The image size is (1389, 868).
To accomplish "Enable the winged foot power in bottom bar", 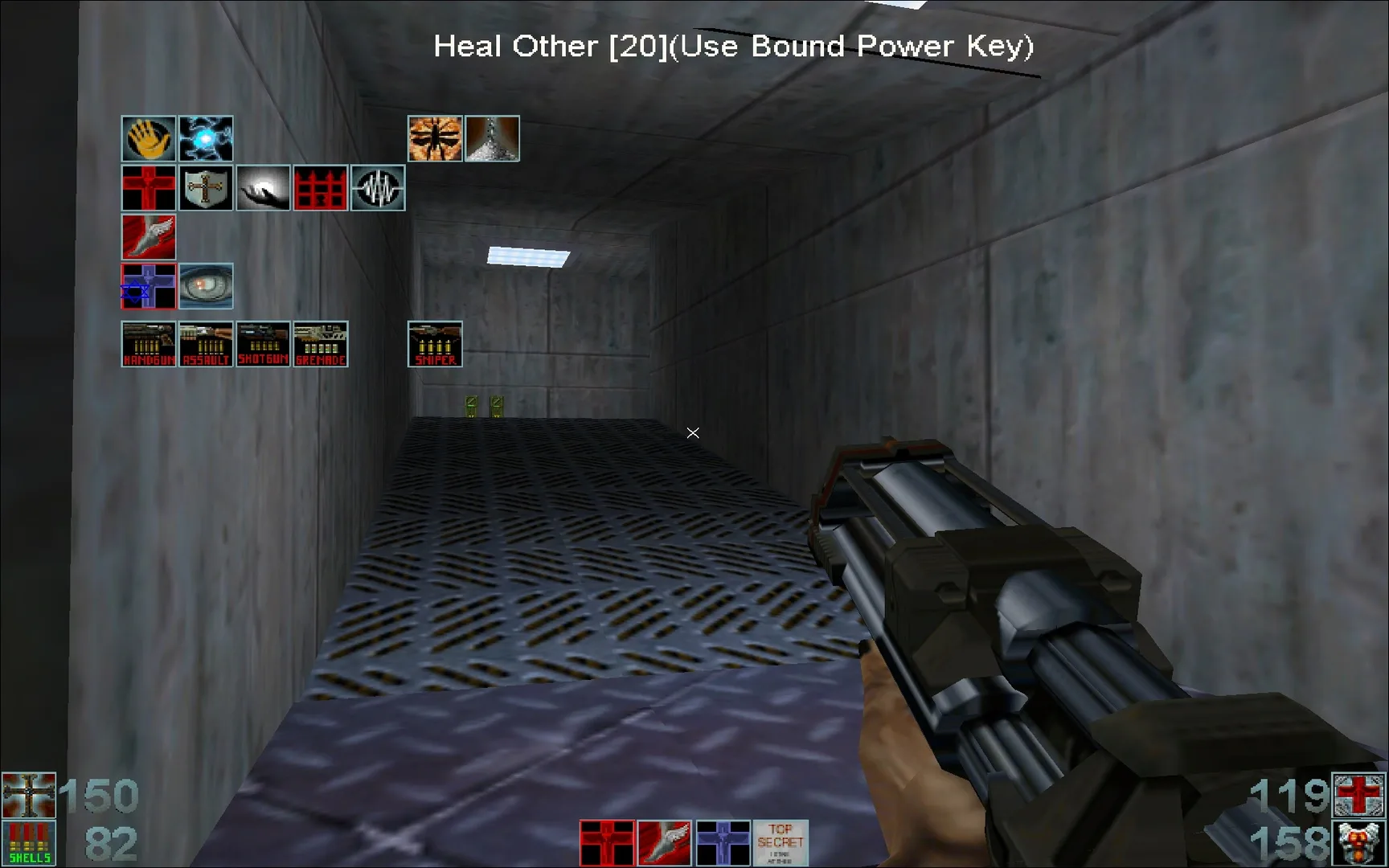I will click(663, 841).
